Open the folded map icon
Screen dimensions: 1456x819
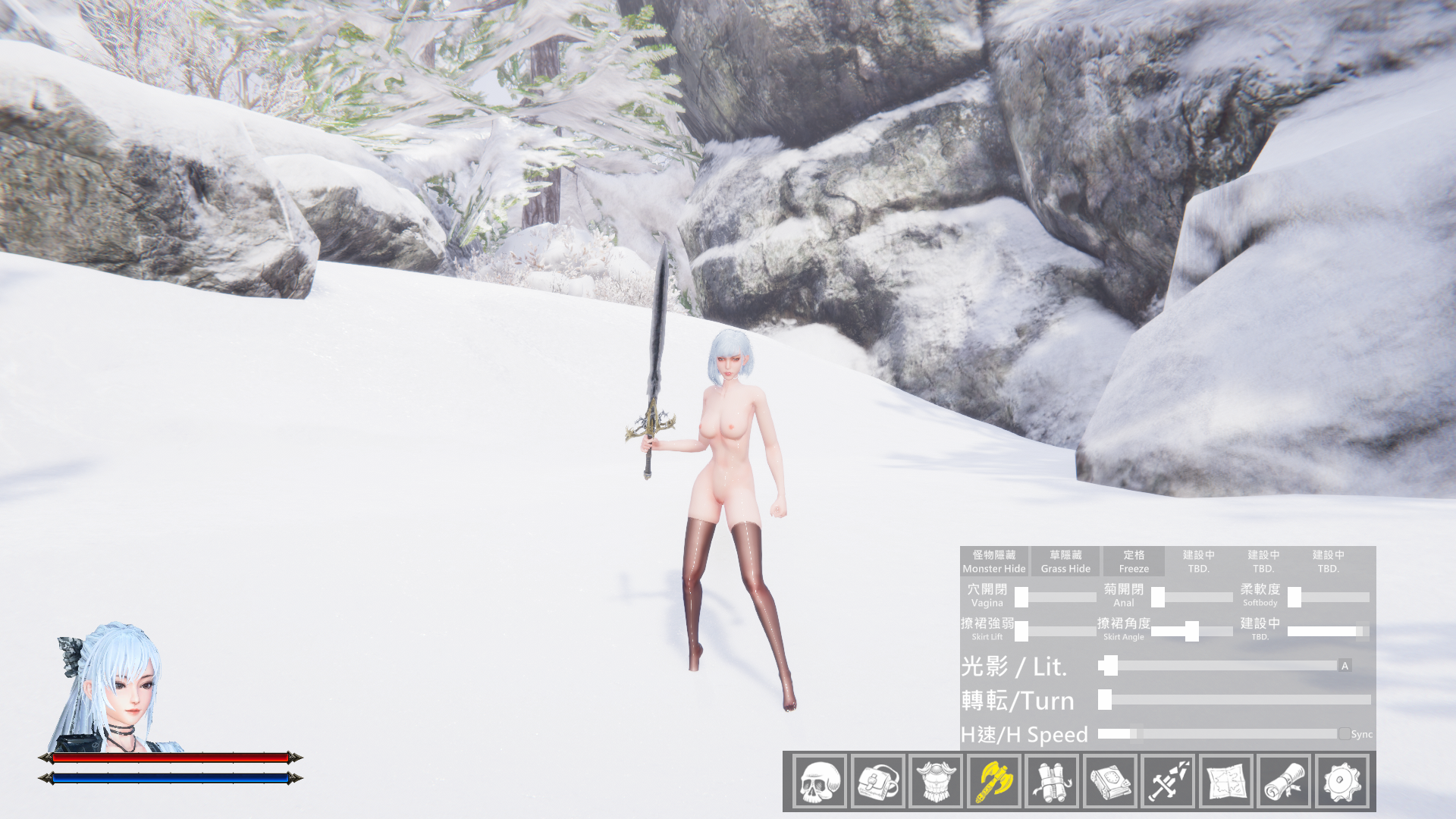pos(1226,781)
